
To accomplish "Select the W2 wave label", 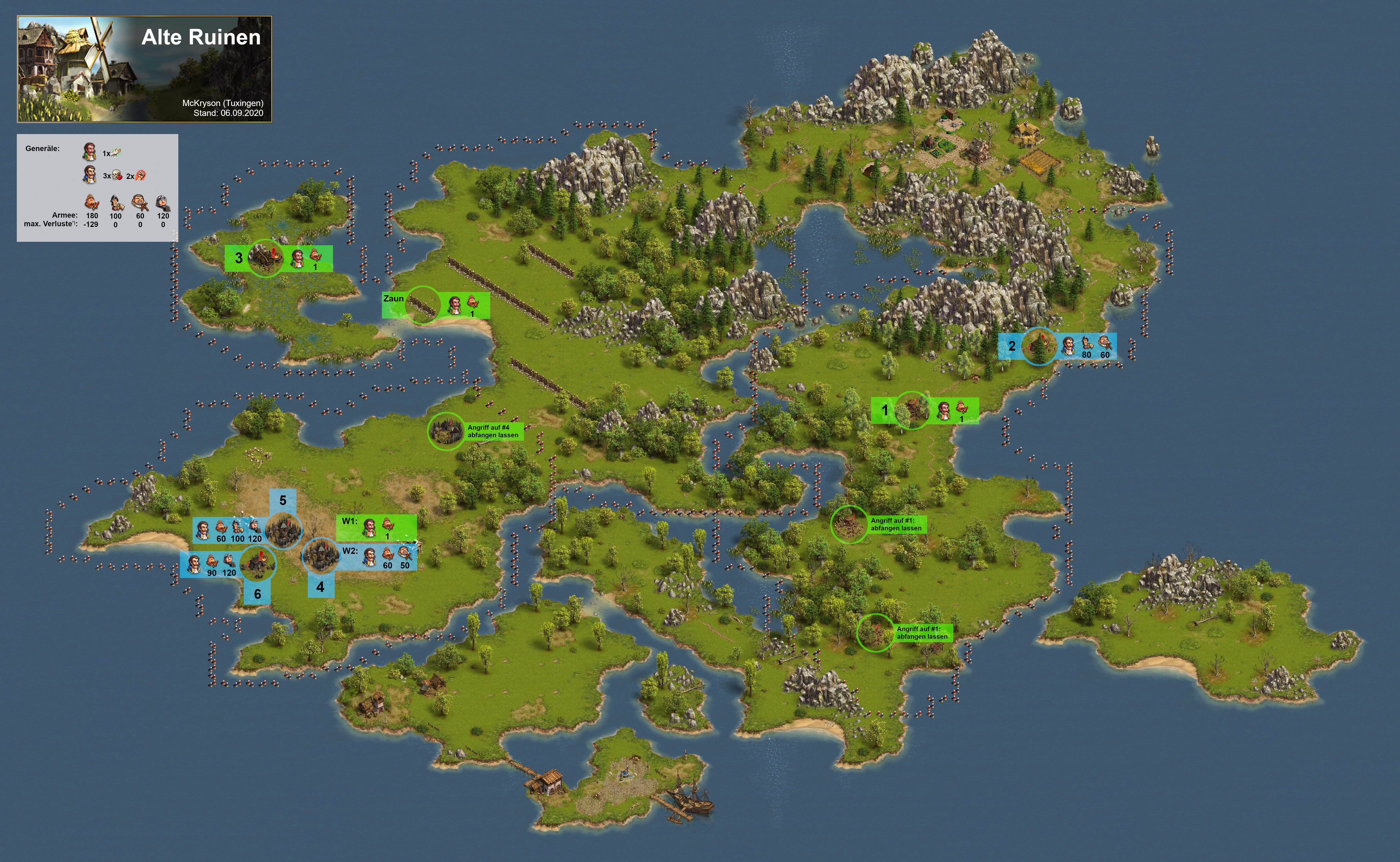I will click(350, 551).
